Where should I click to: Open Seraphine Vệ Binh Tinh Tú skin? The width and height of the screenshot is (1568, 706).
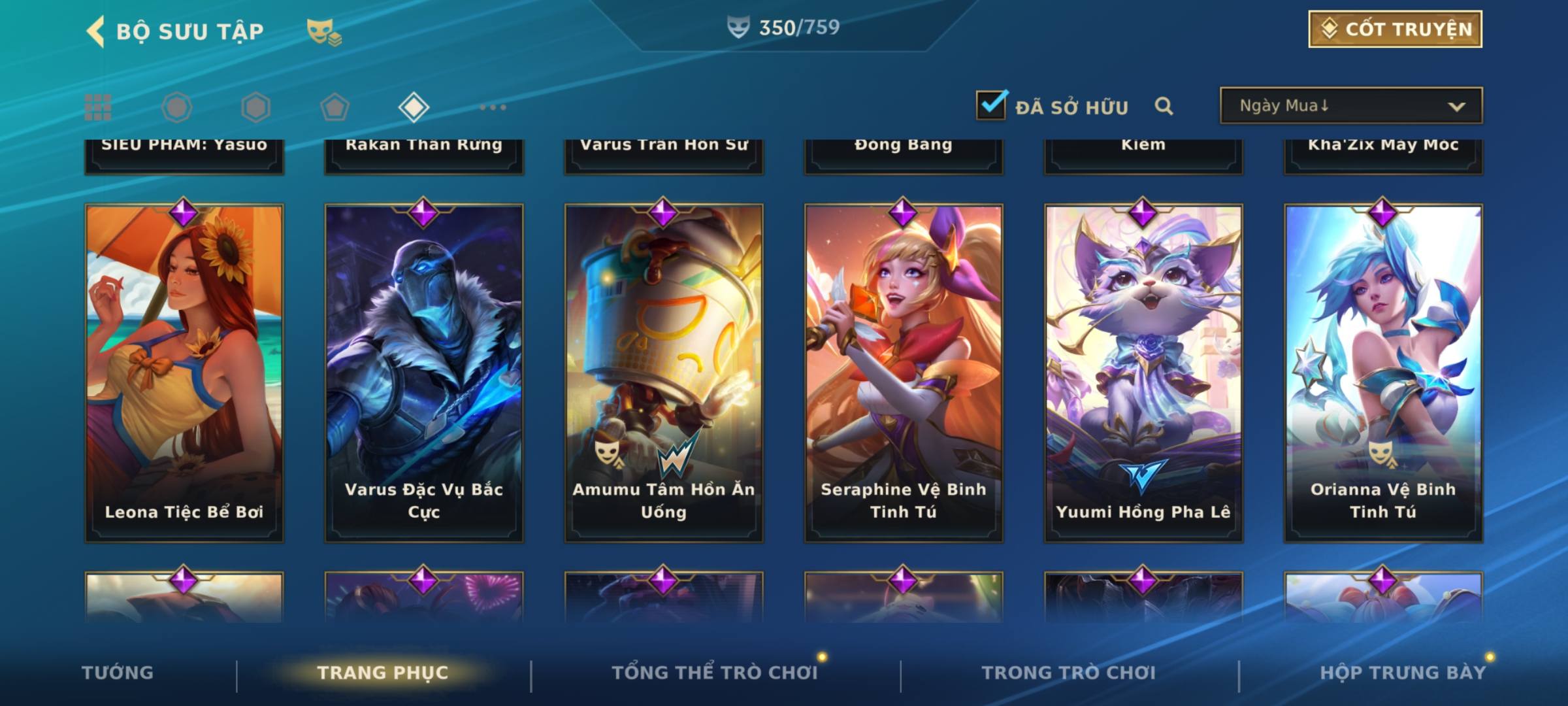pos(904,373)
